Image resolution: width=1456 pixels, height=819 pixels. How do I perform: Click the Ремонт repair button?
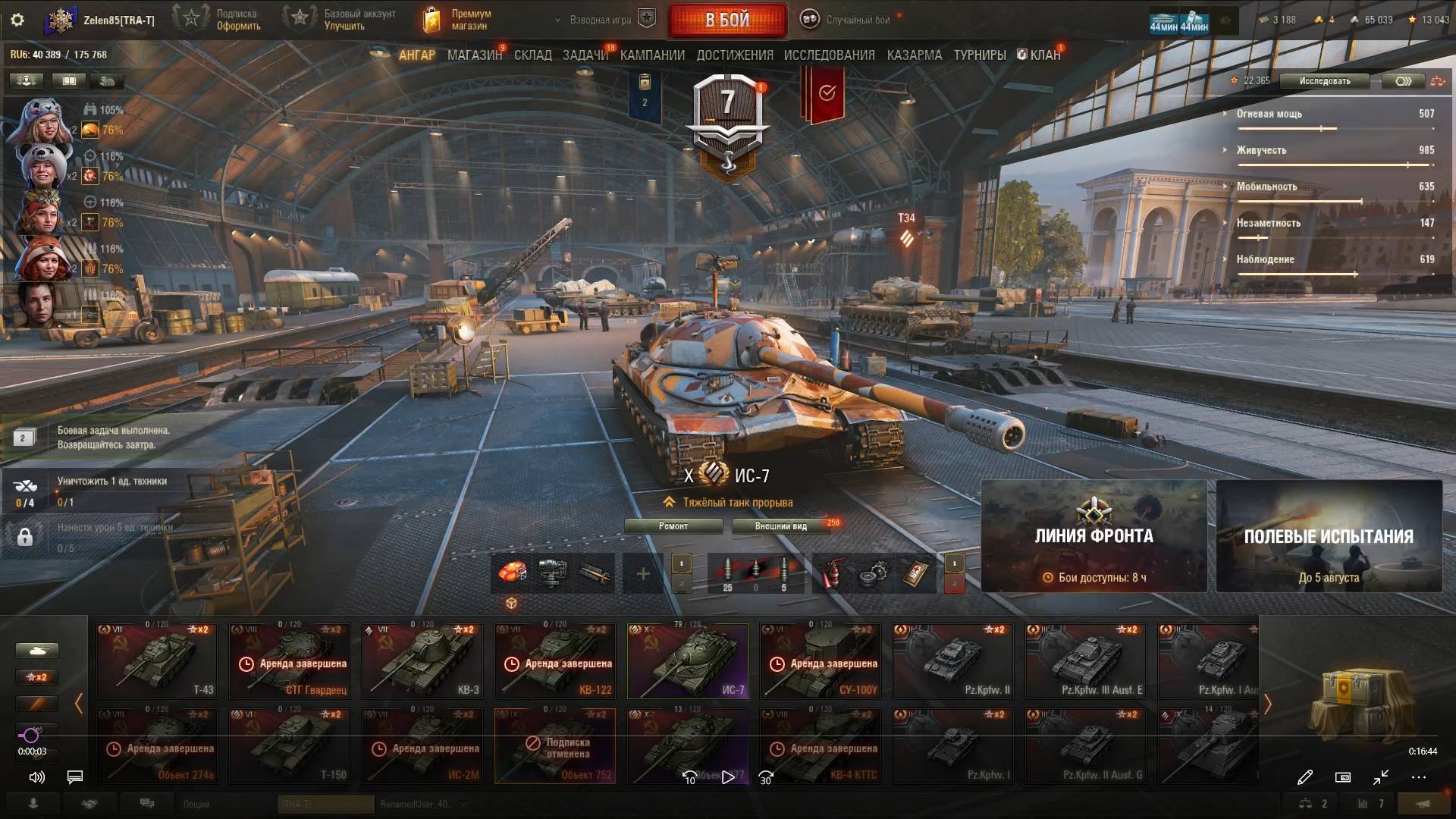click(673, 526)
